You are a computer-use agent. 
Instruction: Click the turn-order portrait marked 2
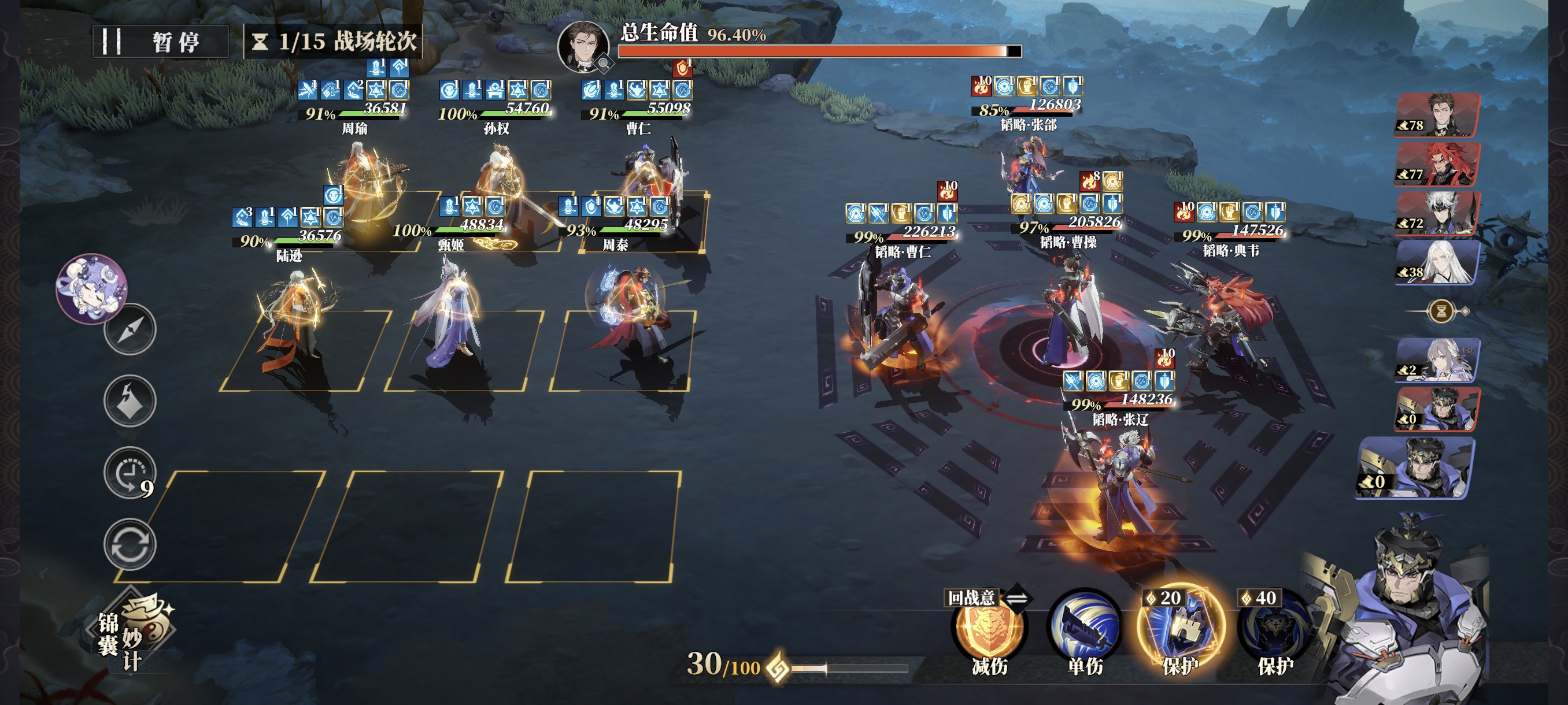pos(1438,360)
